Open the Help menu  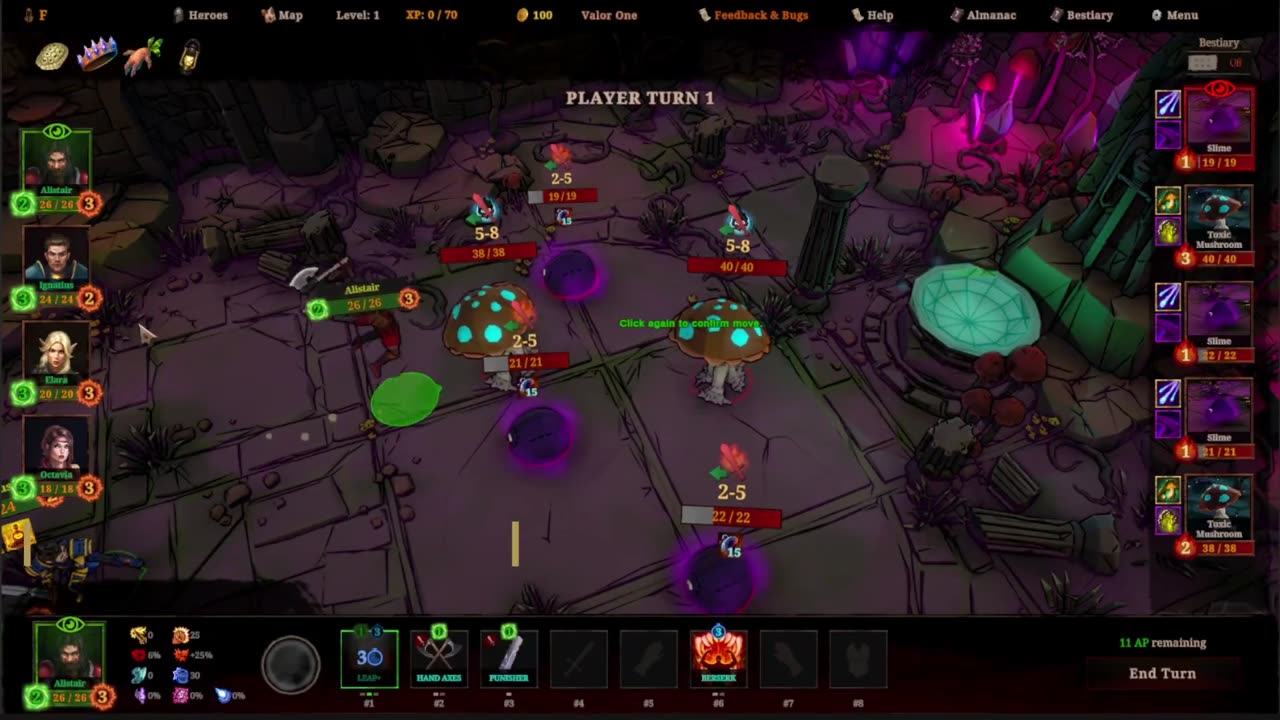[872, 15]
